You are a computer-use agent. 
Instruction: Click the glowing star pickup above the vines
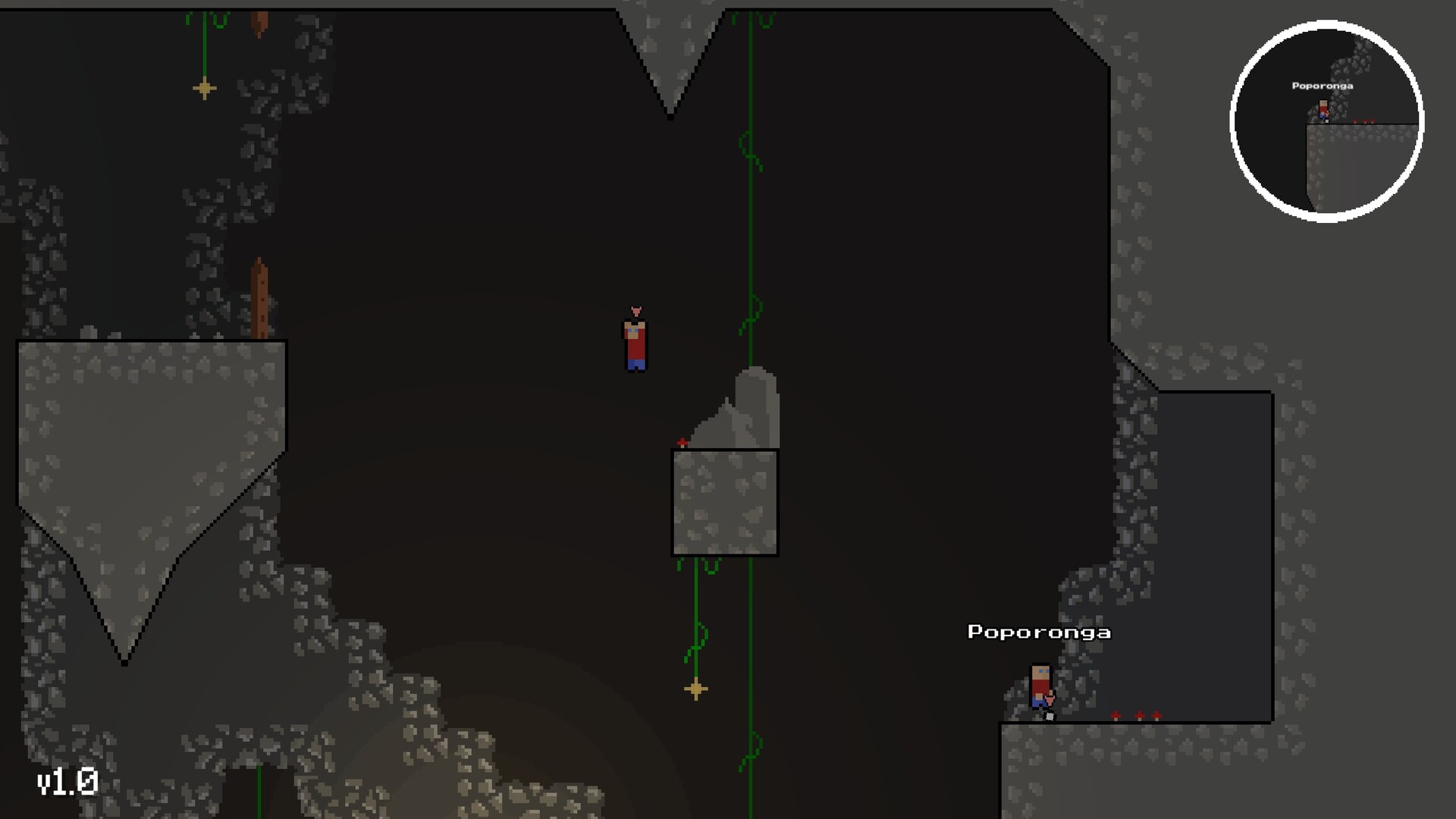[695, 689]
